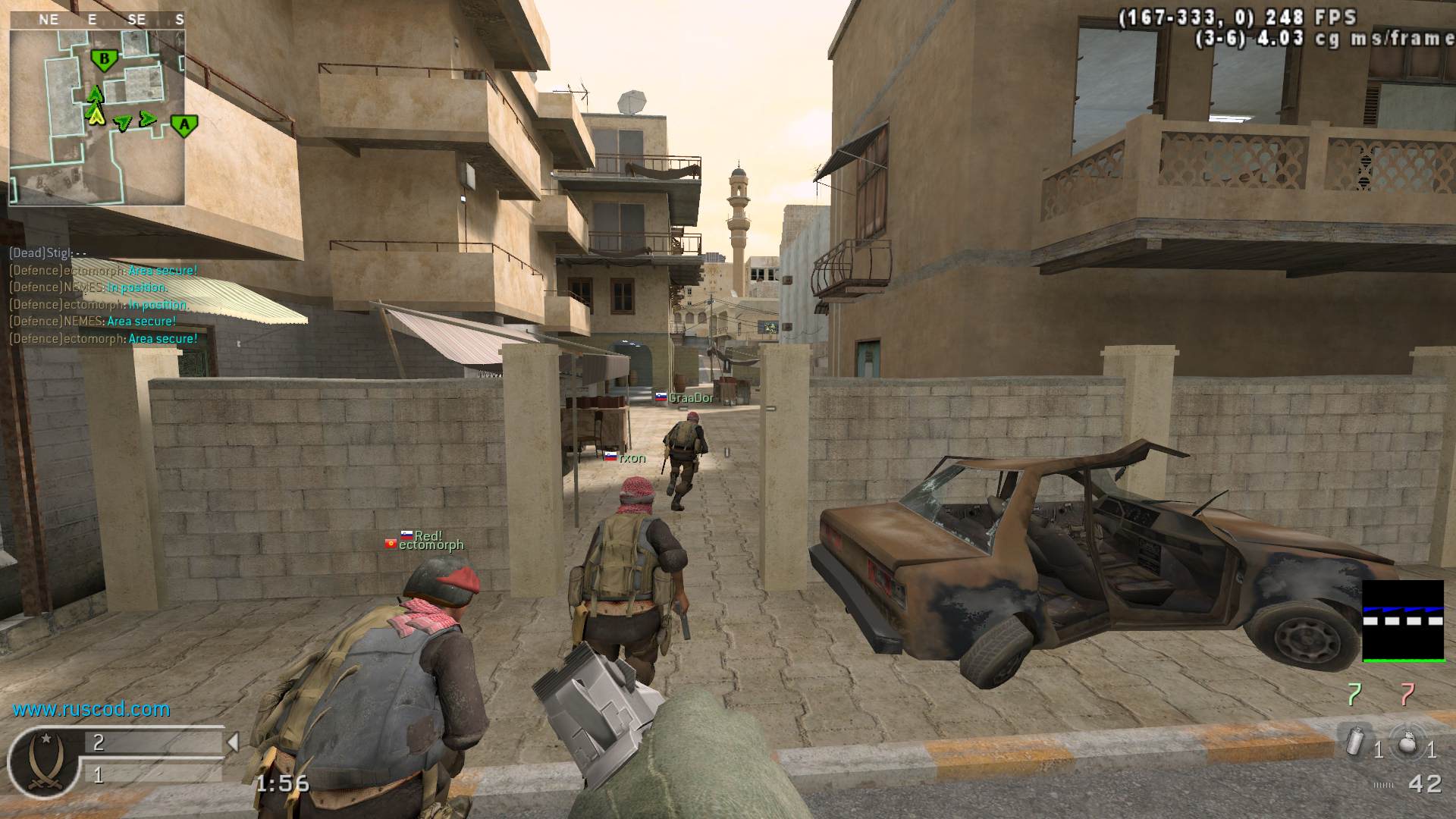Click the crossed swords team emblem
This screenshot has height=819, width=1456.
click(x=43, y=761)
